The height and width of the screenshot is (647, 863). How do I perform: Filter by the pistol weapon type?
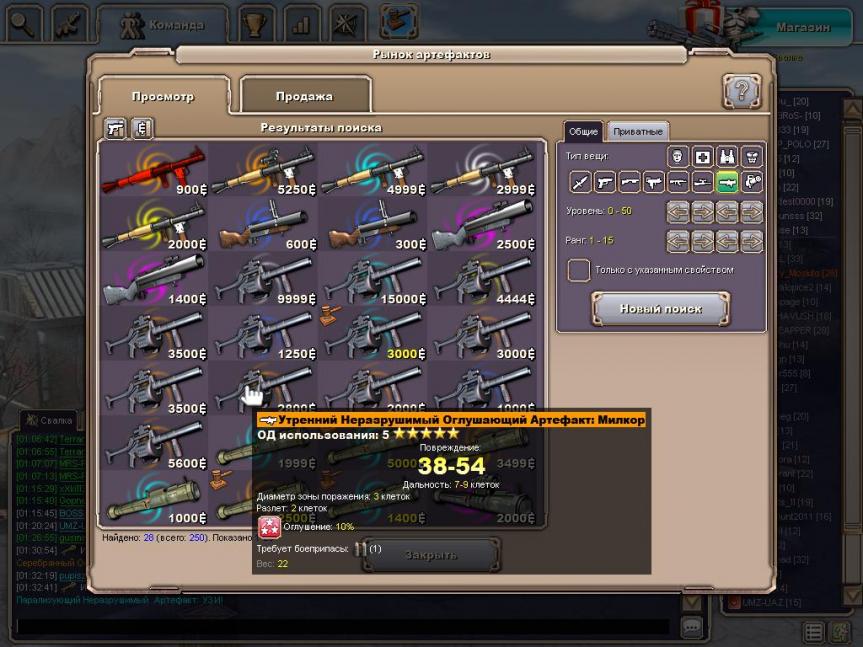604,181
